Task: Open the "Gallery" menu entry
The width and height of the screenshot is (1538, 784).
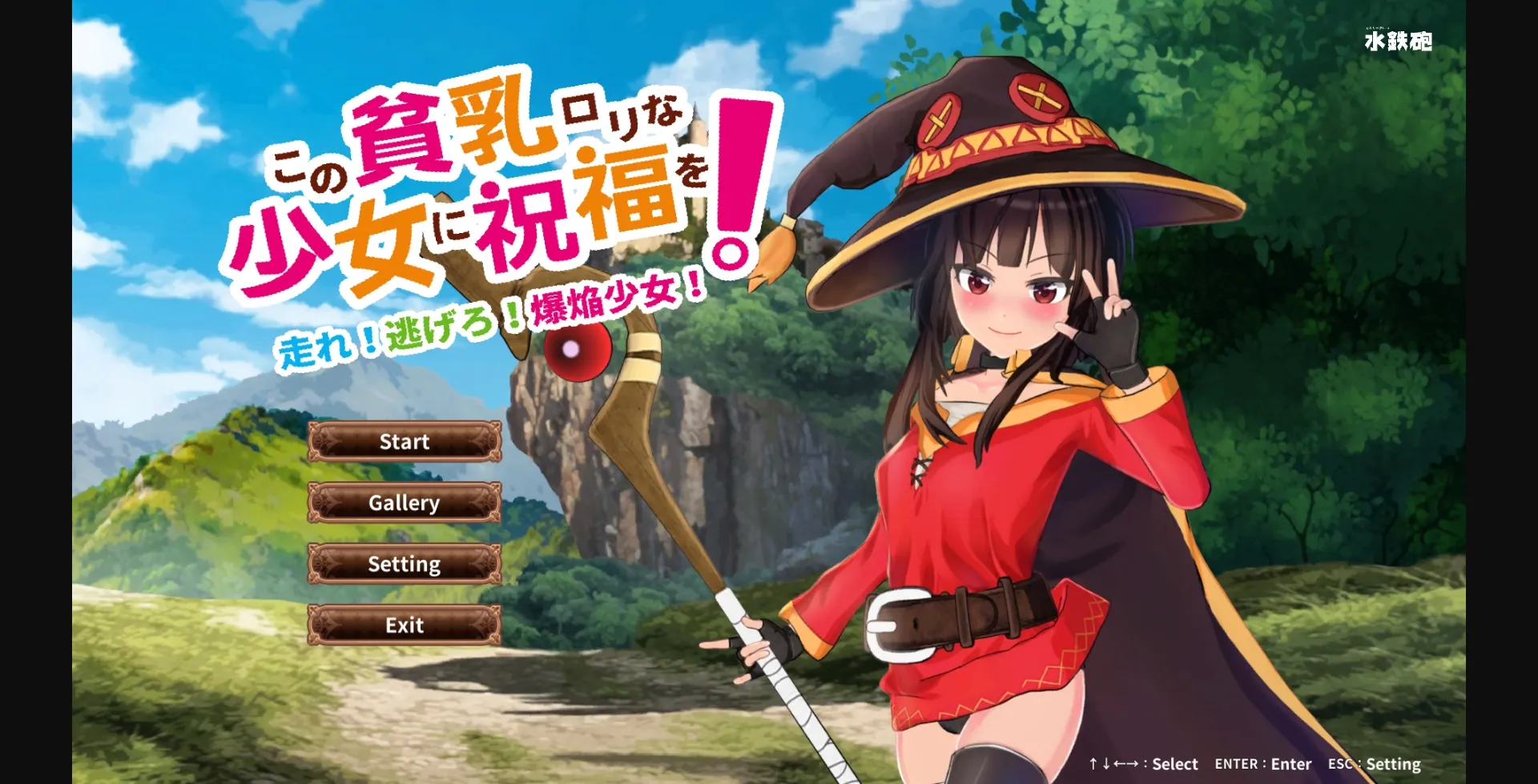Action: pyautogui.click(x=404, y=503)
